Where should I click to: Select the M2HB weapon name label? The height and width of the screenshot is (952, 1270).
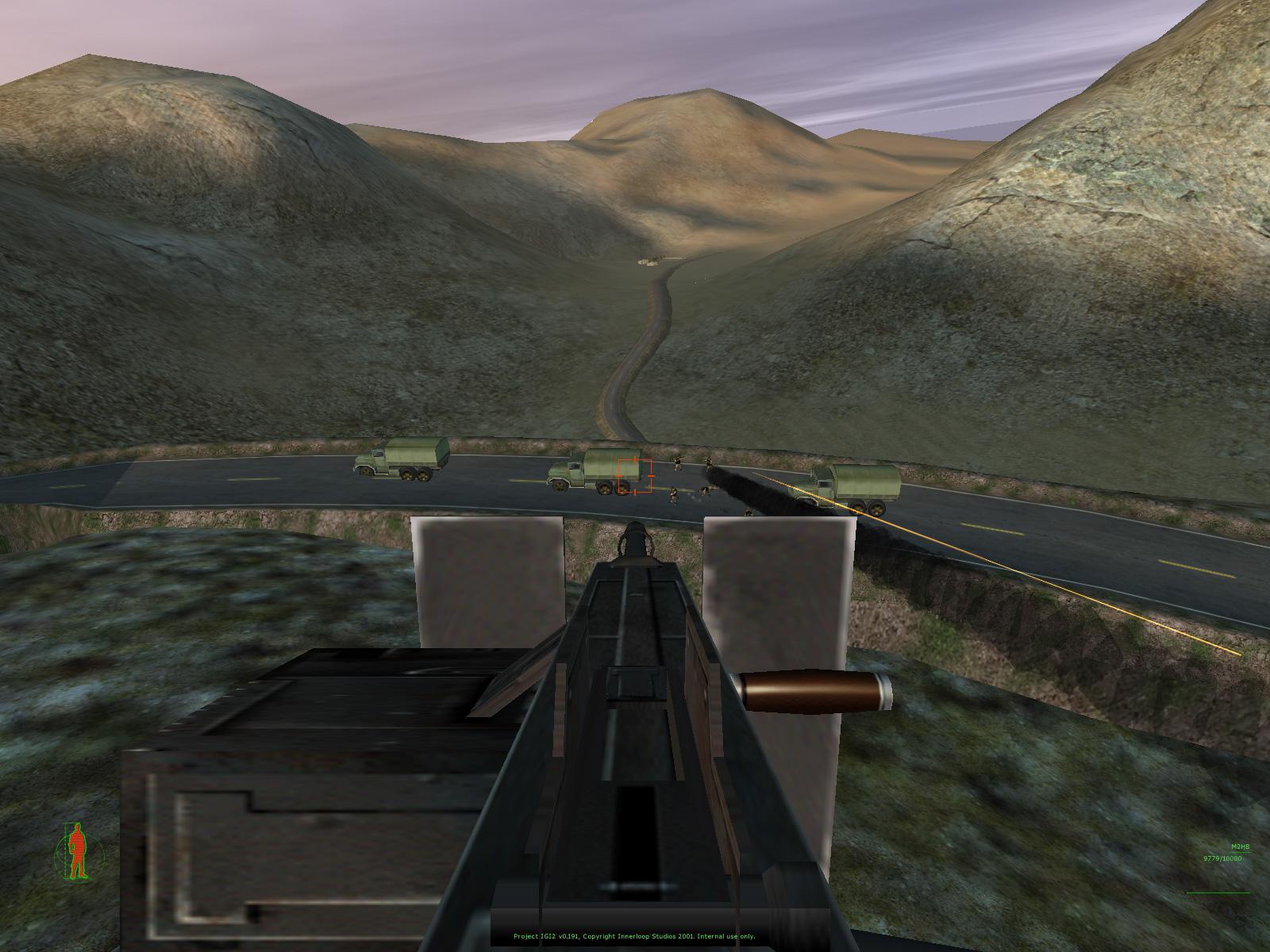pos(1241,846)
